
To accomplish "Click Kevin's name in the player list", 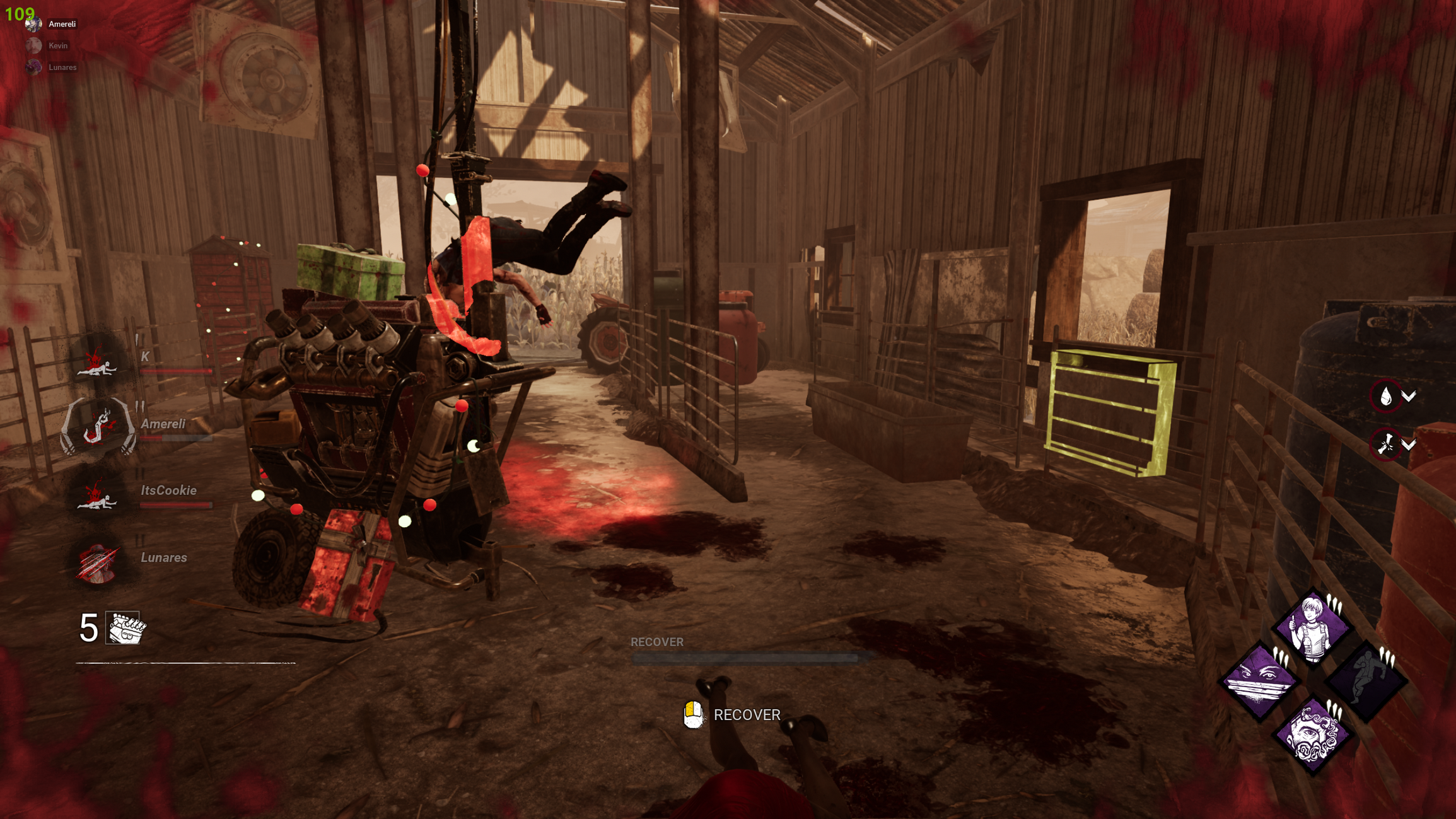I will click(59, 45).
